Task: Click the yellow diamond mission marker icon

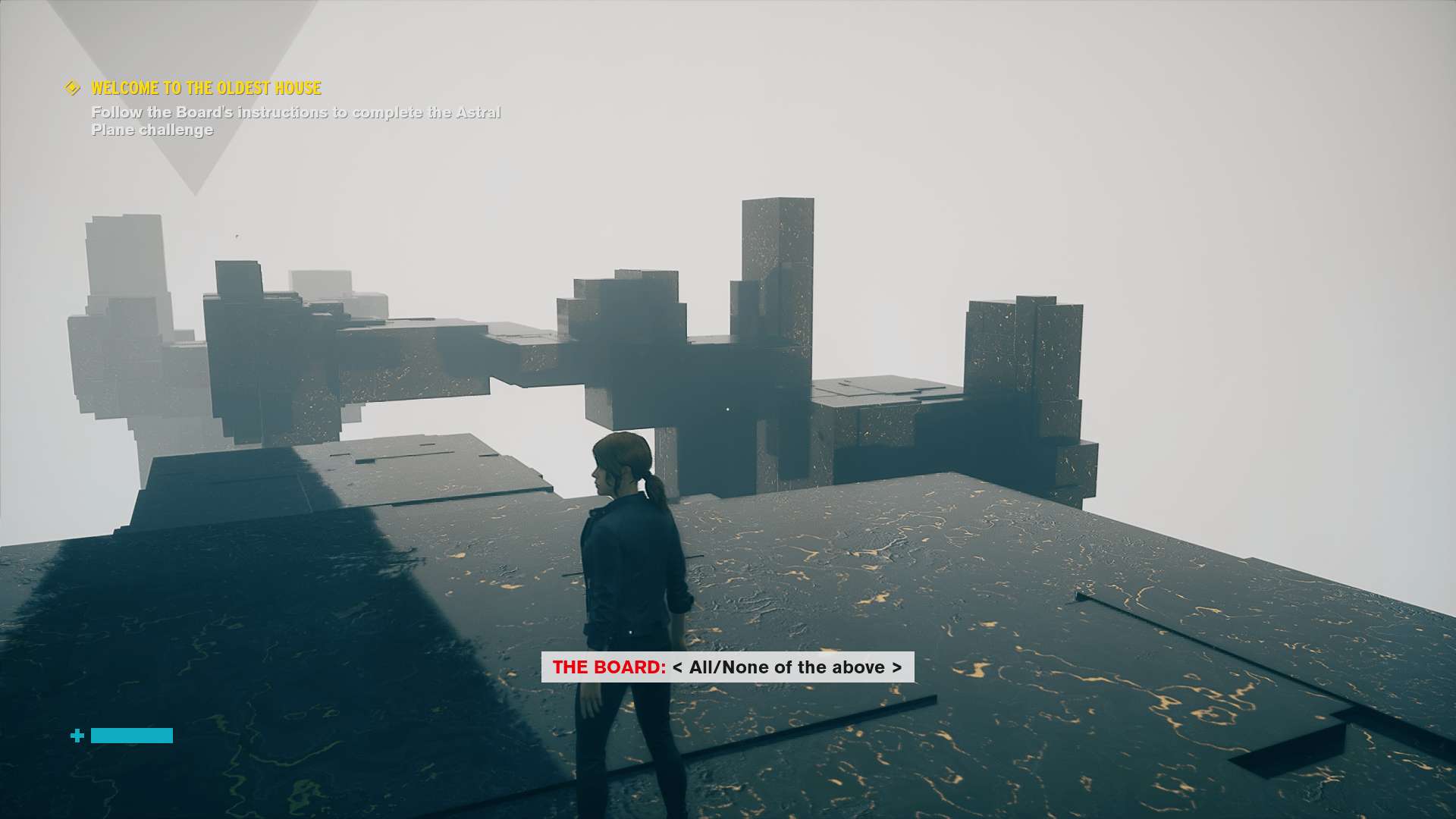Action: point(73,88)
